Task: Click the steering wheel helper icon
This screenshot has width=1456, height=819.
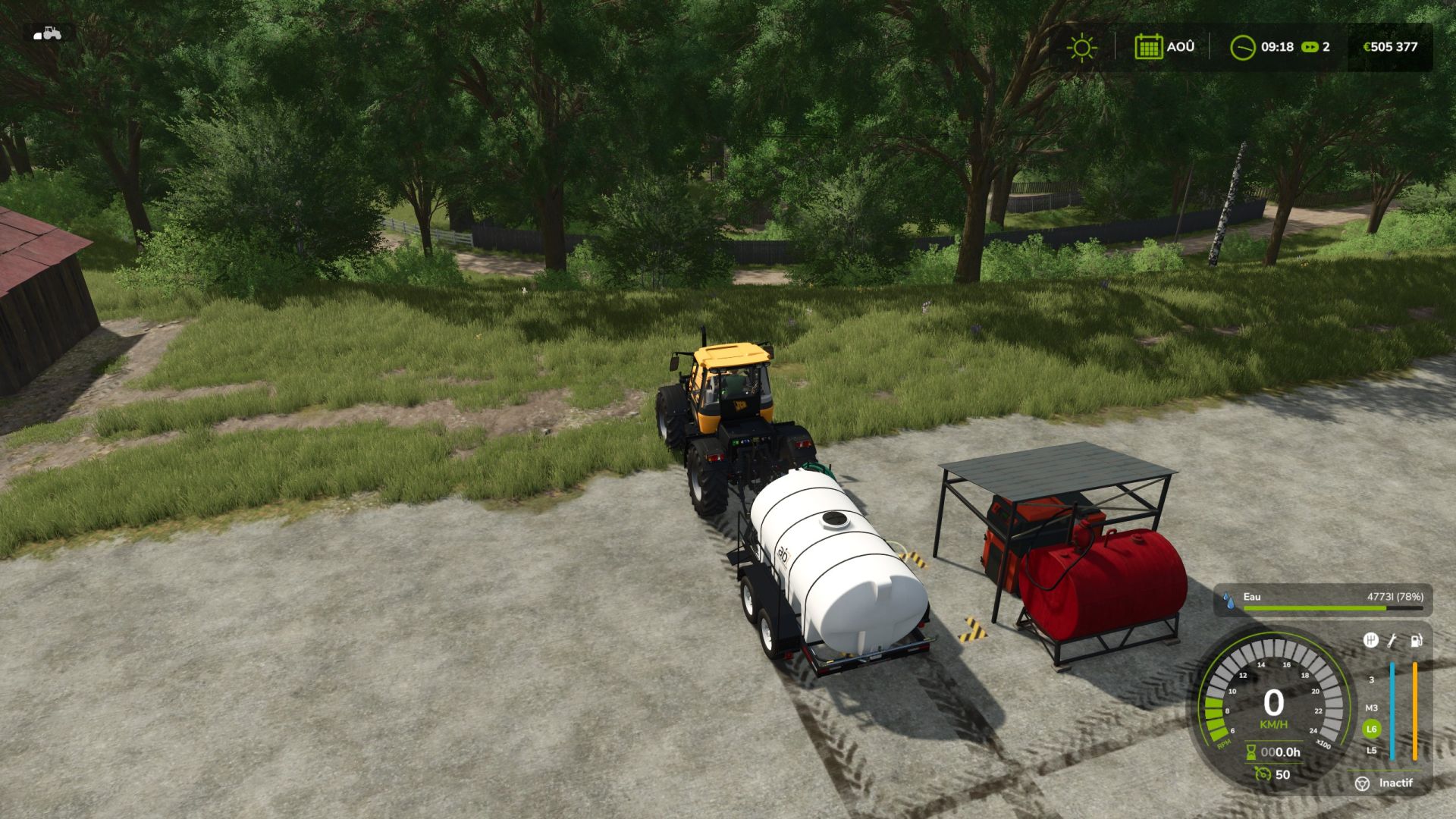Action: (1362, 783)
